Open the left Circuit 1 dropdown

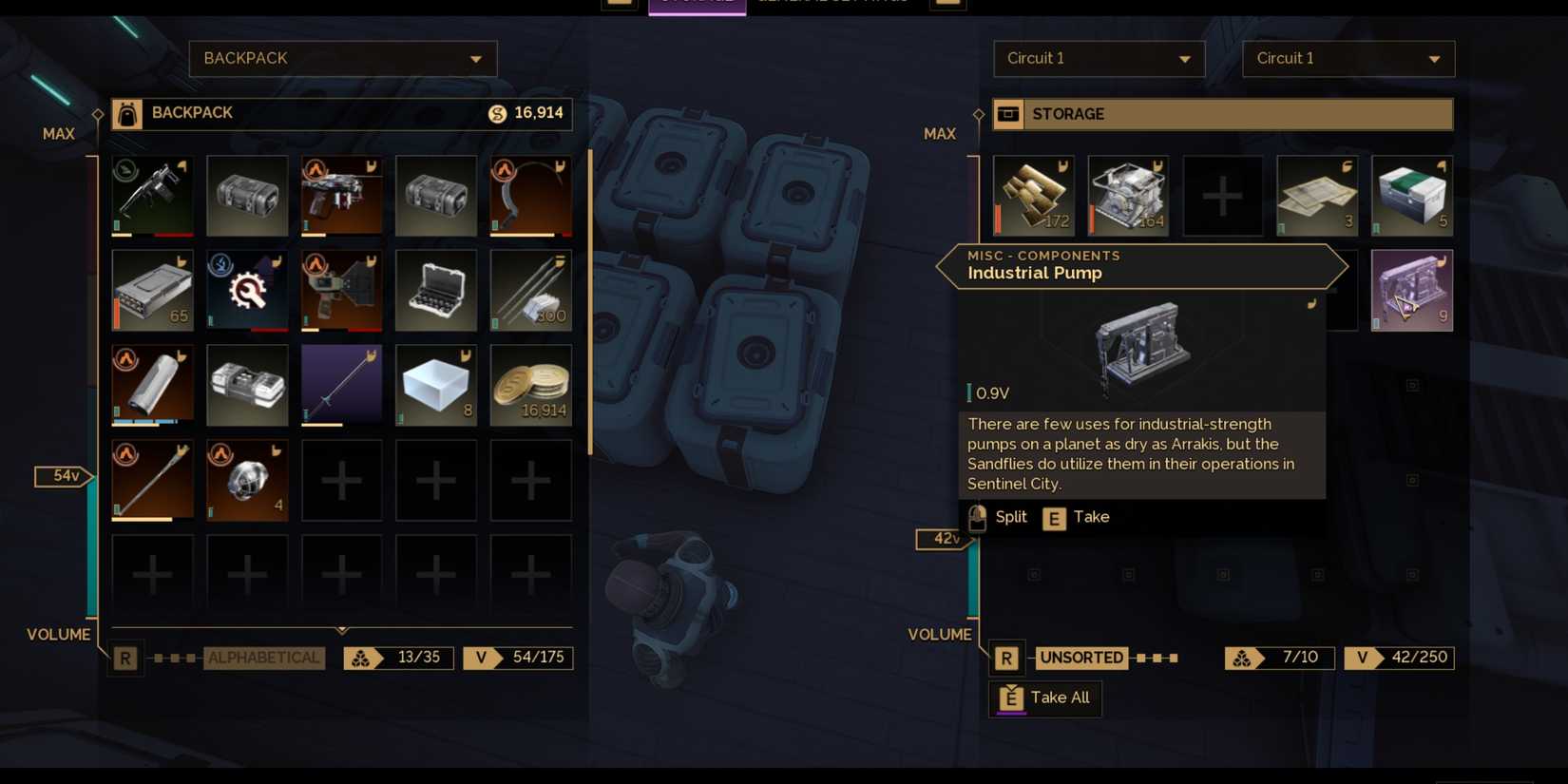pyautogui.click(x=1099, y=58)
